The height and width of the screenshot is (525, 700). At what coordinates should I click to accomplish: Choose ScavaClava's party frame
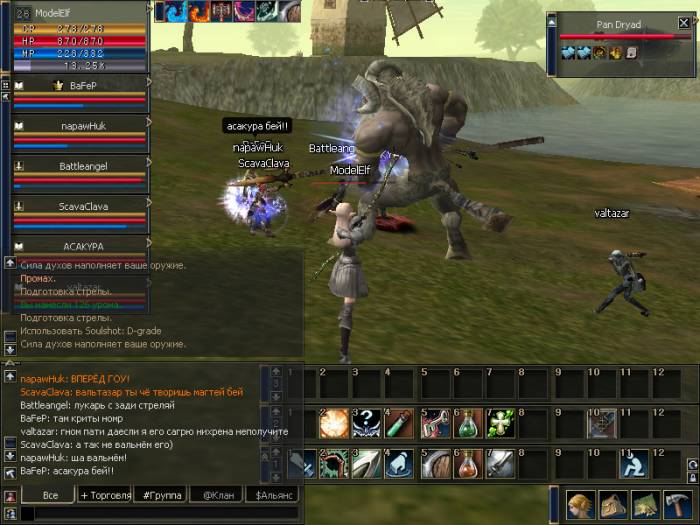point(82,206)
